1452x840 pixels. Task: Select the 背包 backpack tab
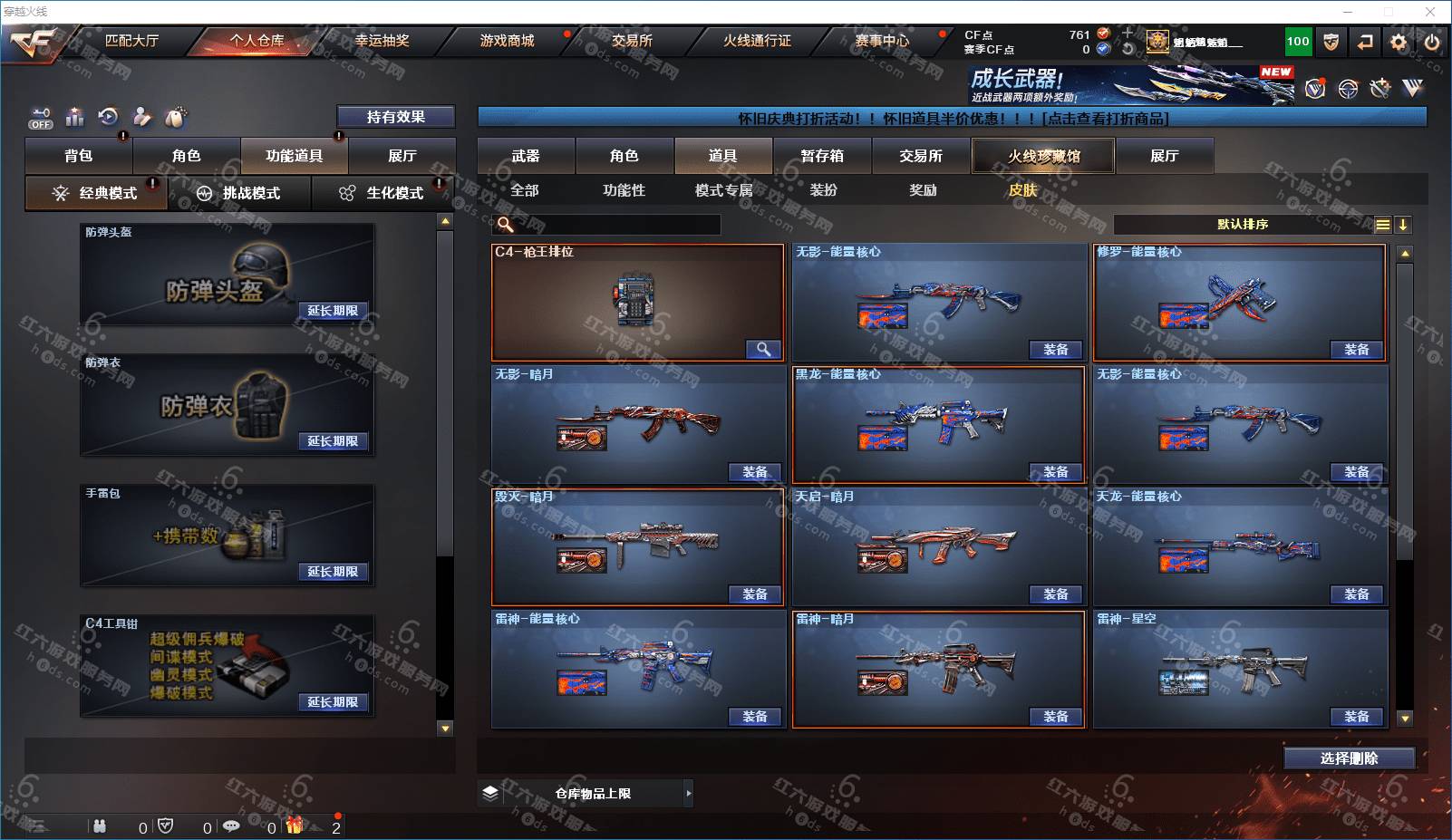(79, 156)
